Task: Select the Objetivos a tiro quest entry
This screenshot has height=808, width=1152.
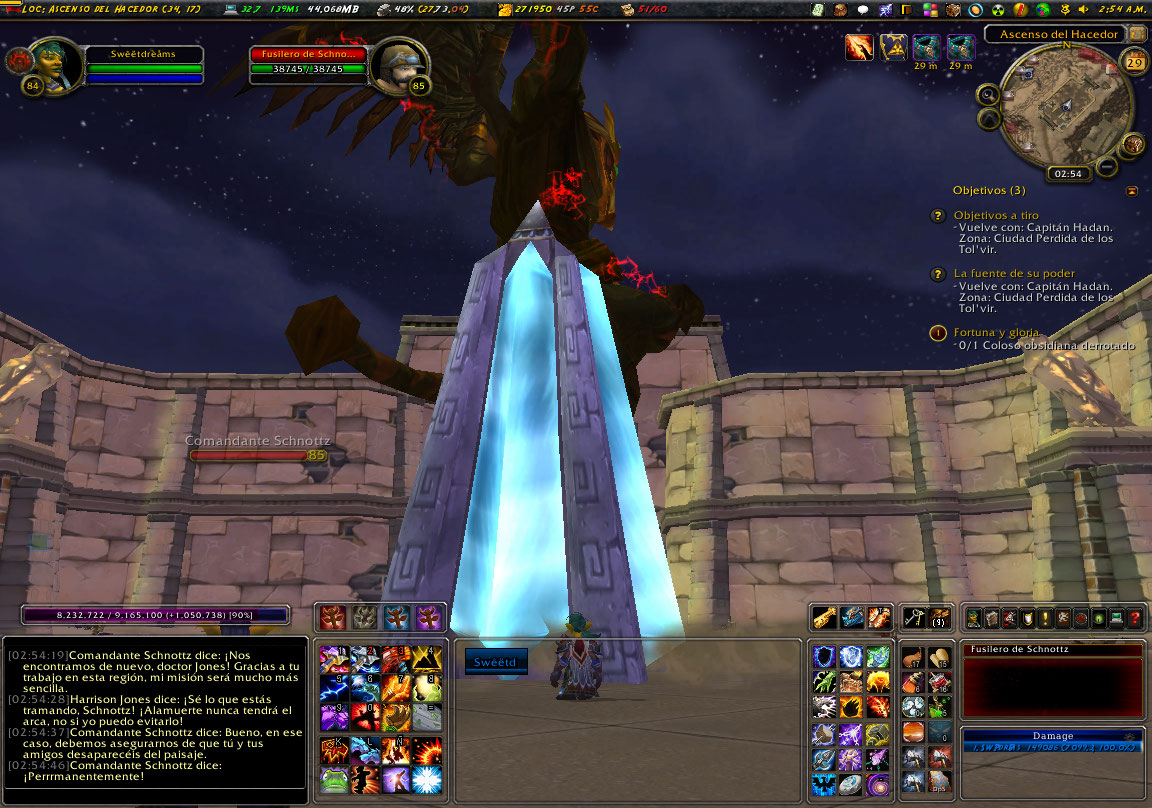Action: [x=995, y=215]
